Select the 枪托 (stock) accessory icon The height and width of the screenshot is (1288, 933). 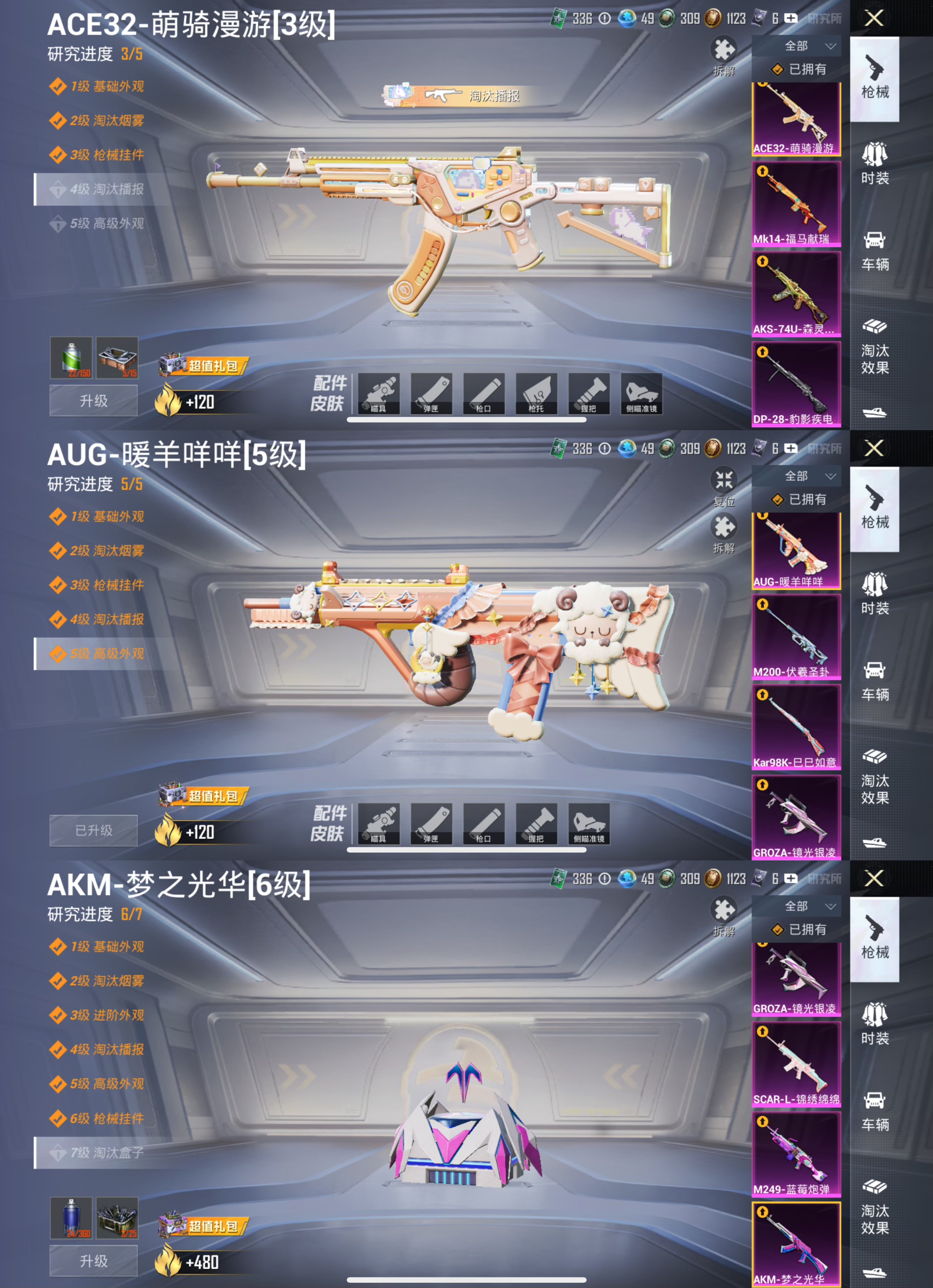coord(537,395)
